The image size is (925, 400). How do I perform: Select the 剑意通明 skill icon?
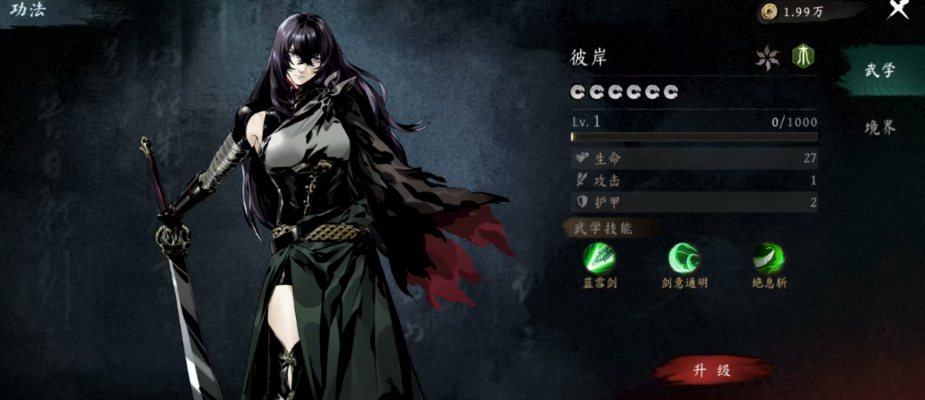(x=684, y=260)
